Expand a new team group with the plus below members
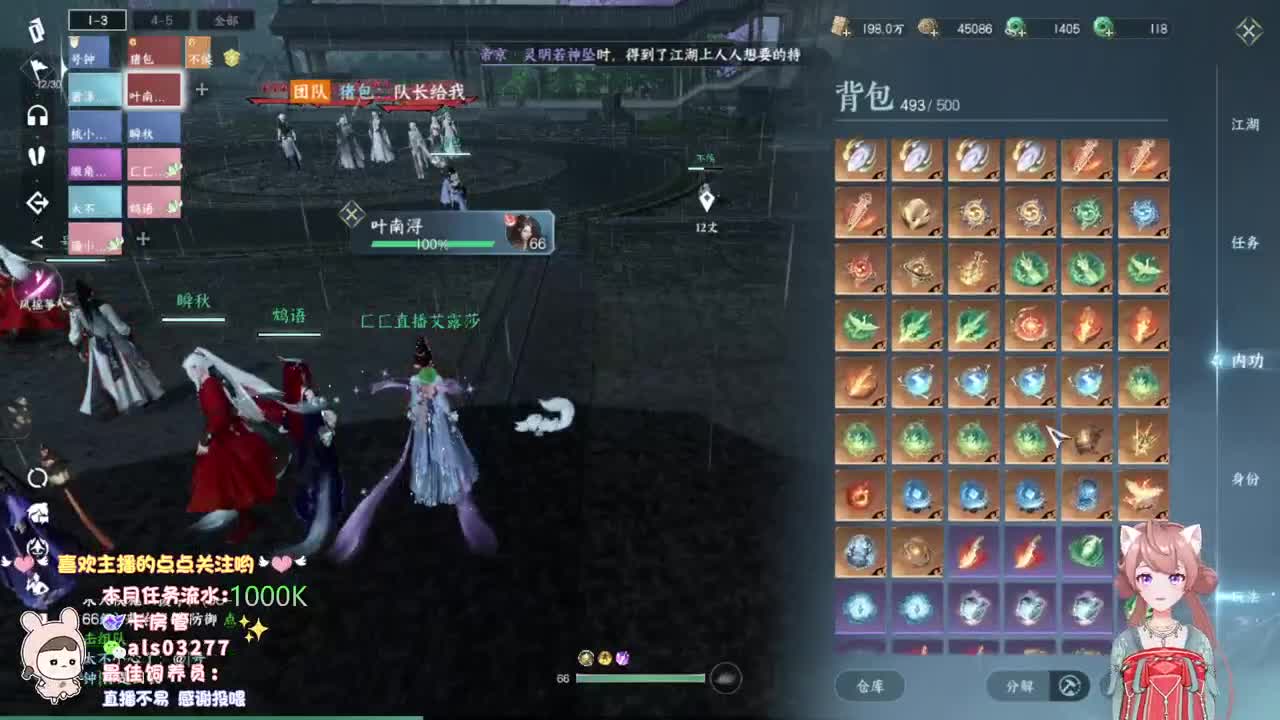The width and height of the screenshot is (1280, 720). click(142, 239)
